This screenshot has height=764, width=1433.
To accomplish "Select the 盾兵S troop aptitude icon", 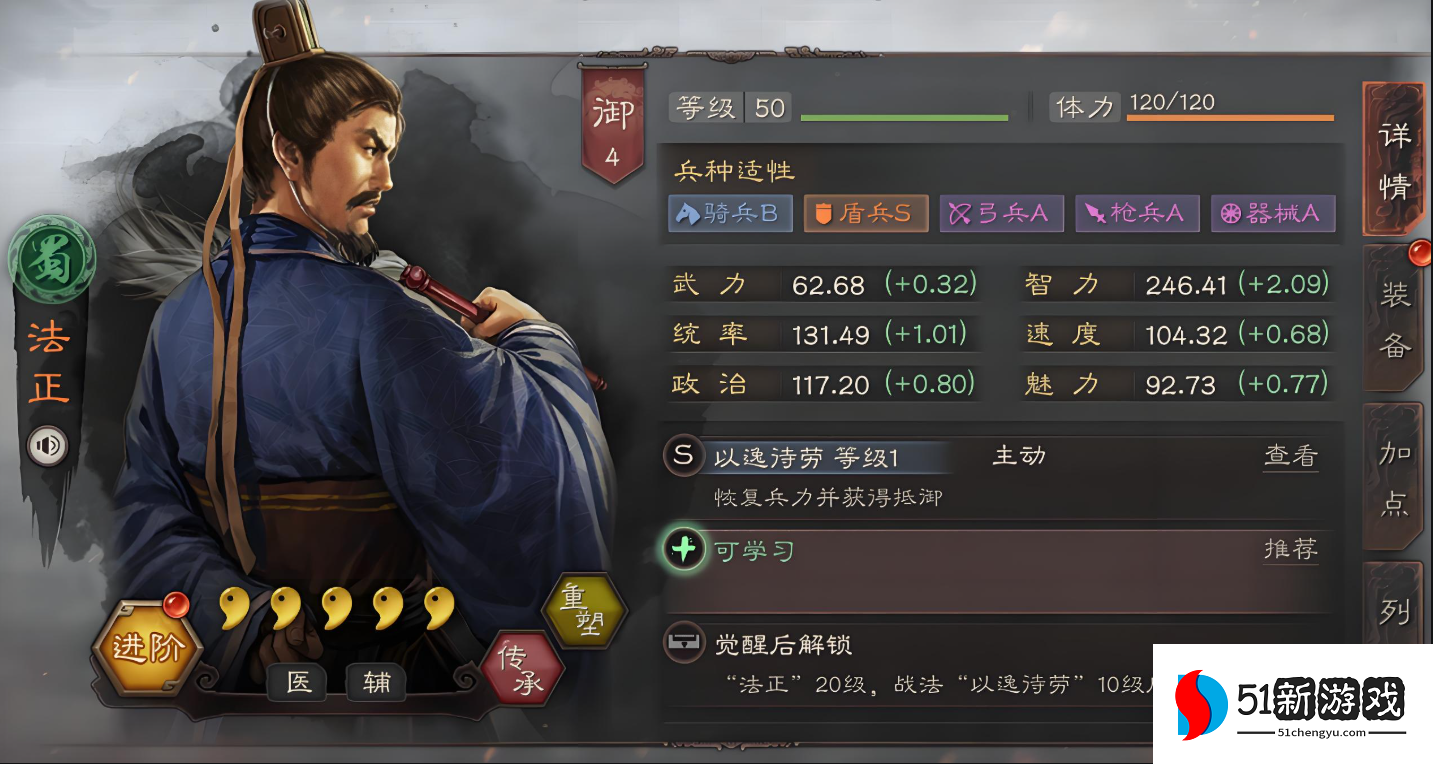I will coord(865,213).
